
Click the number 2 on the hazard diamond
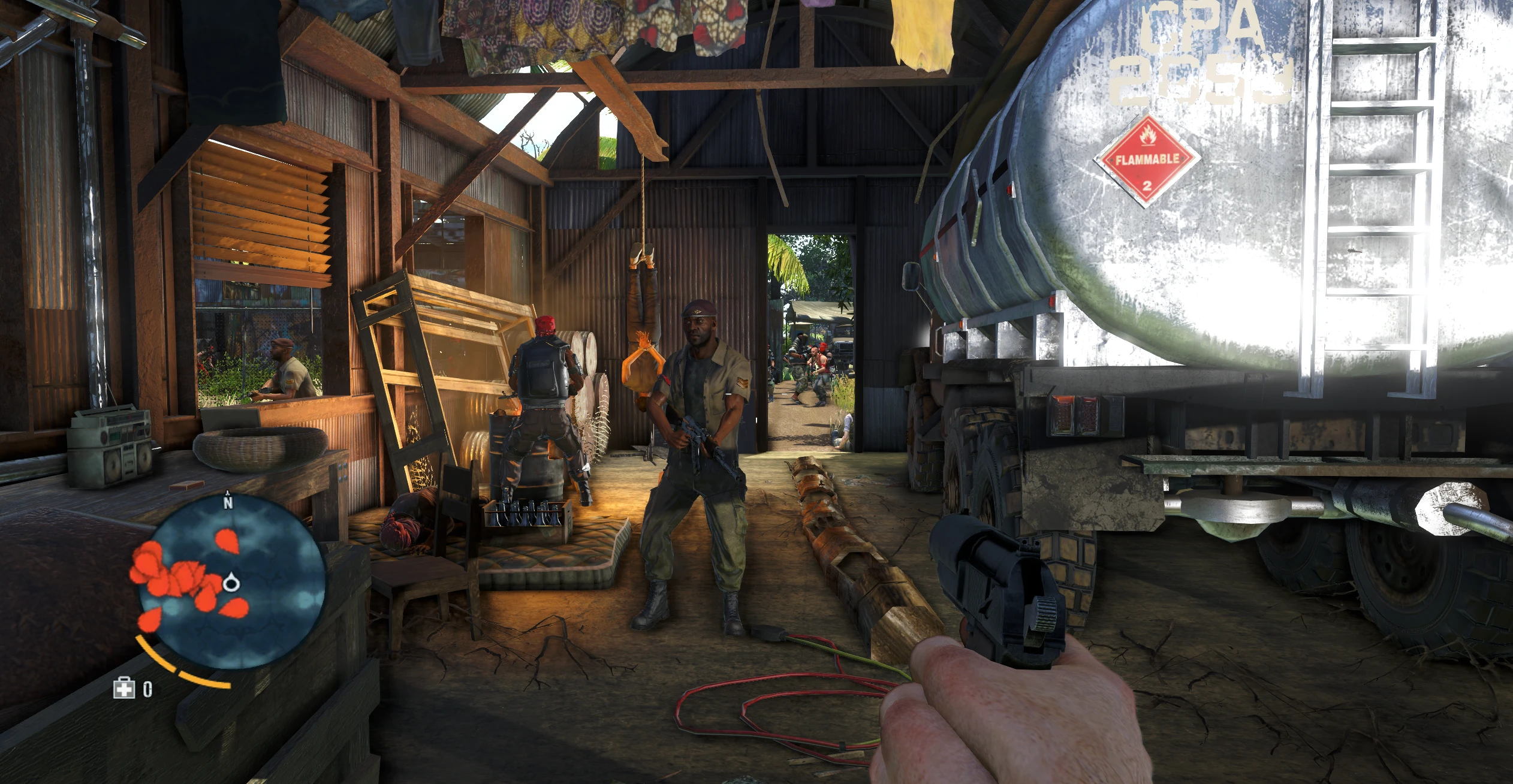pyautogui.click(x=1147, y=185)
